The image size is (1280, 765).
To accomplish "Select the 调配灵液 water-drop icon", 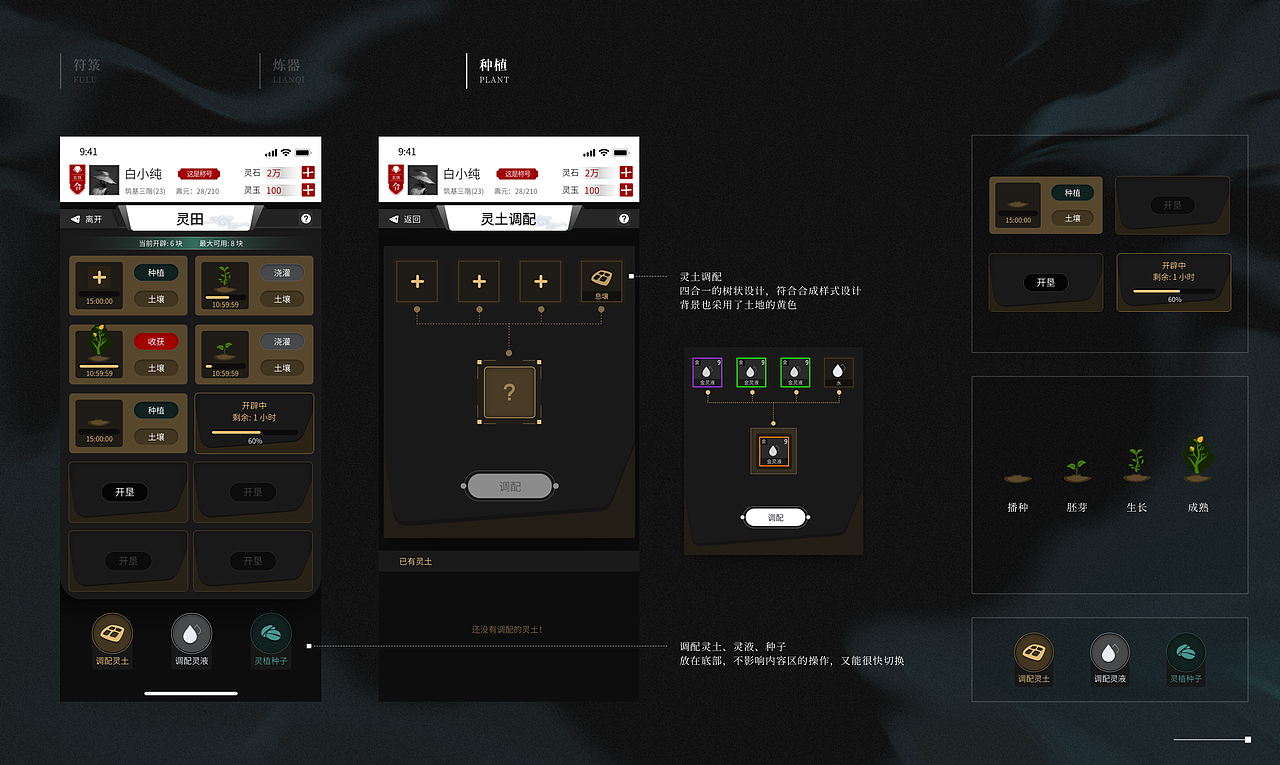I will coord(191,634).
